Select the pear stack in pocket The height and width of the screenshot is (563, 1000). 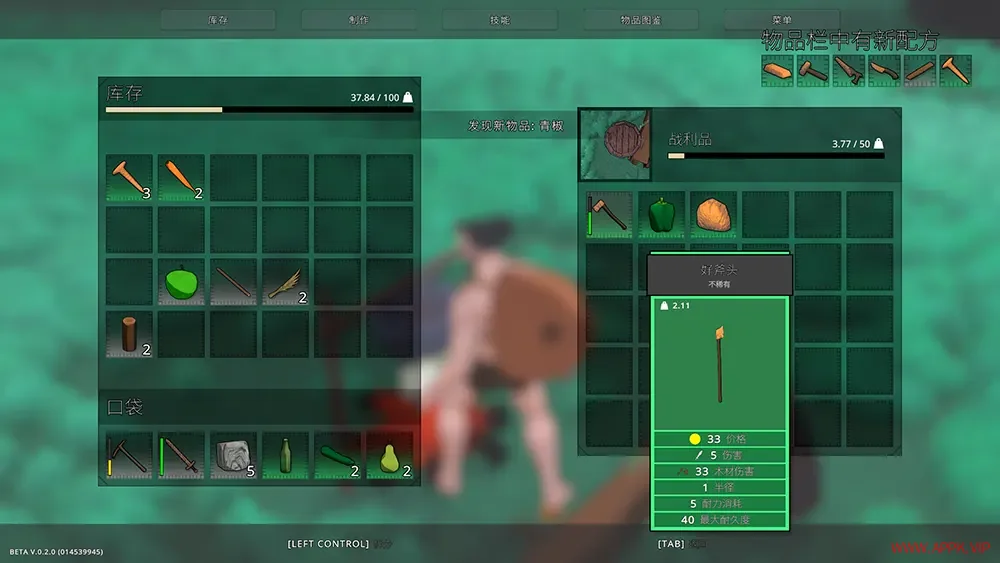(x=389, y=456)
